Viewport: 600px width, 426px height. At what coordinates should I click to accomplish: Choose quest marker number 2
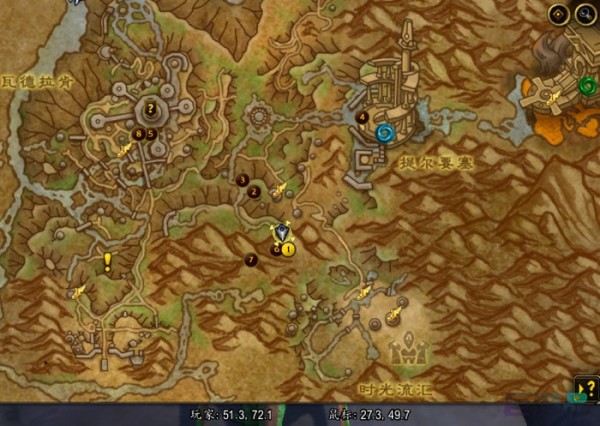254,192
